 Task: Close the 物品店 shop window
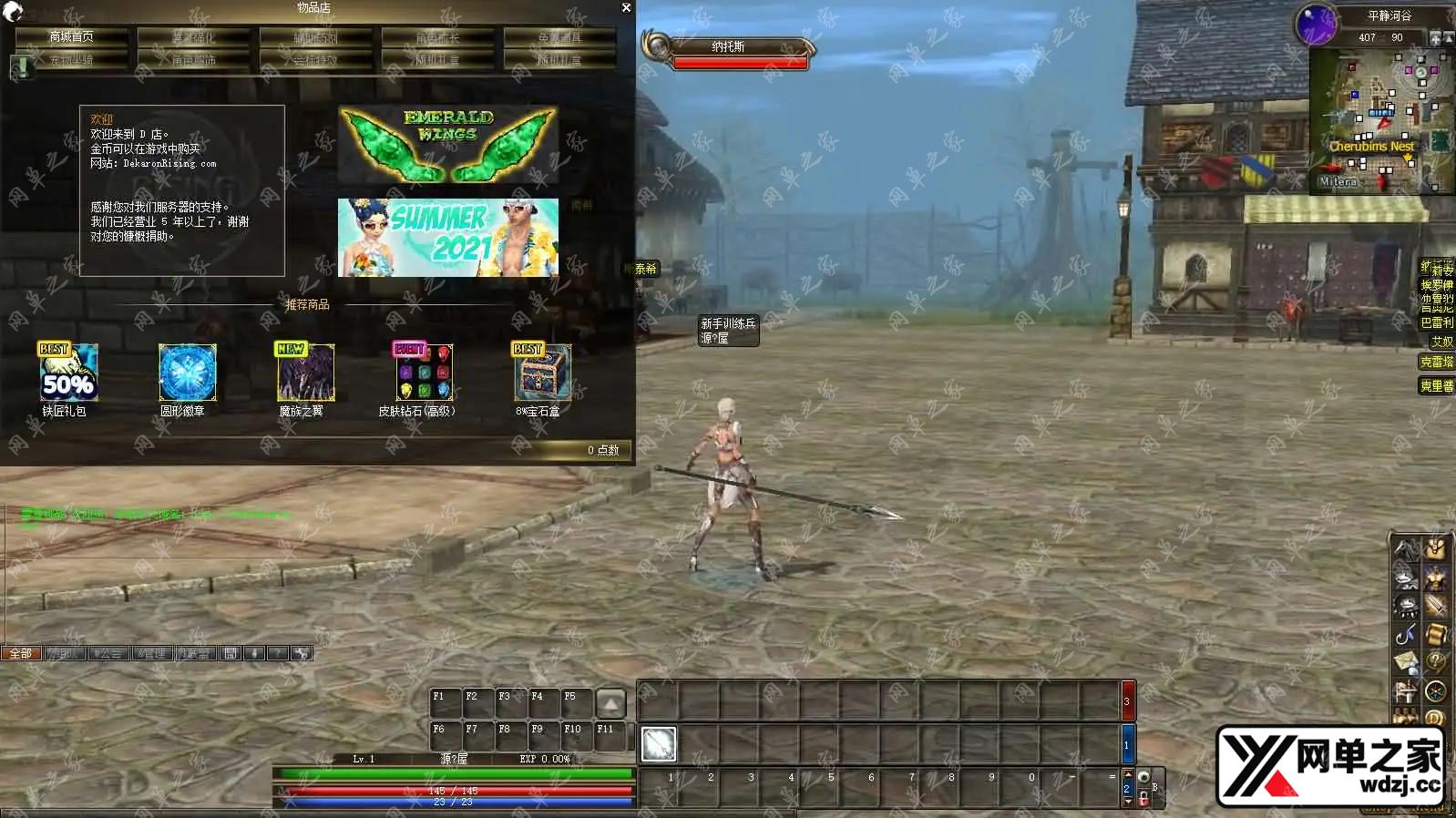click(626, 8)
